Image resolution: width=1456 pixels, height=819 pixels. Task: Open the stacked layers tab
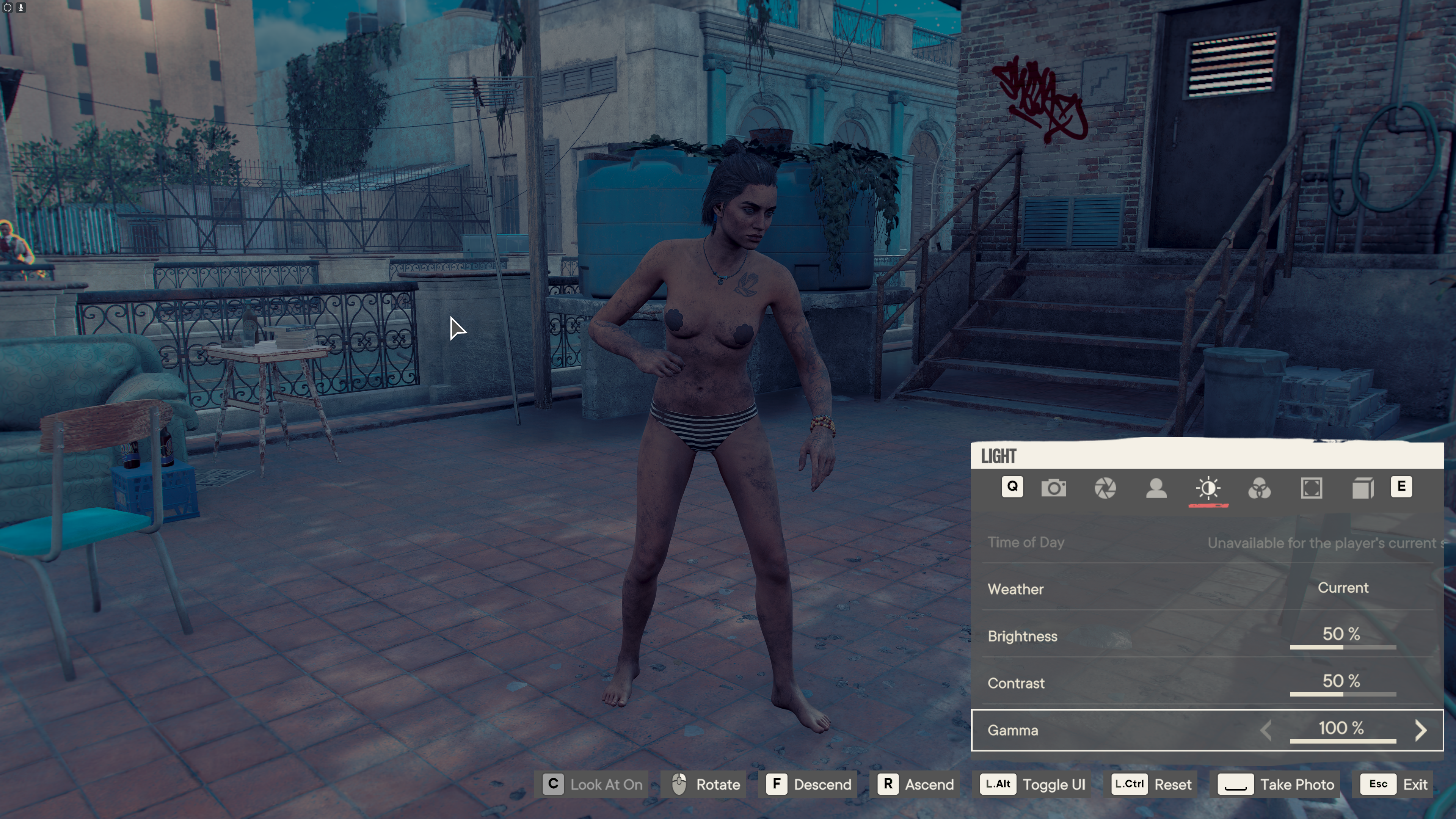pos(1363,488)
